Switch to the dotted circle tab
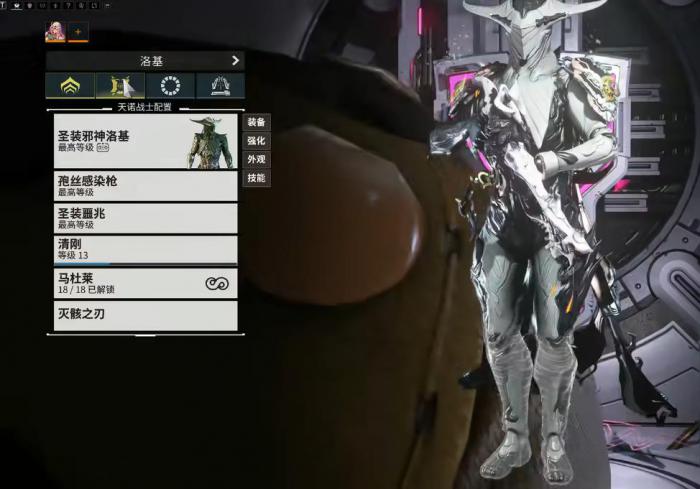This screenshot has height=489, width=700. pos(170,86)
